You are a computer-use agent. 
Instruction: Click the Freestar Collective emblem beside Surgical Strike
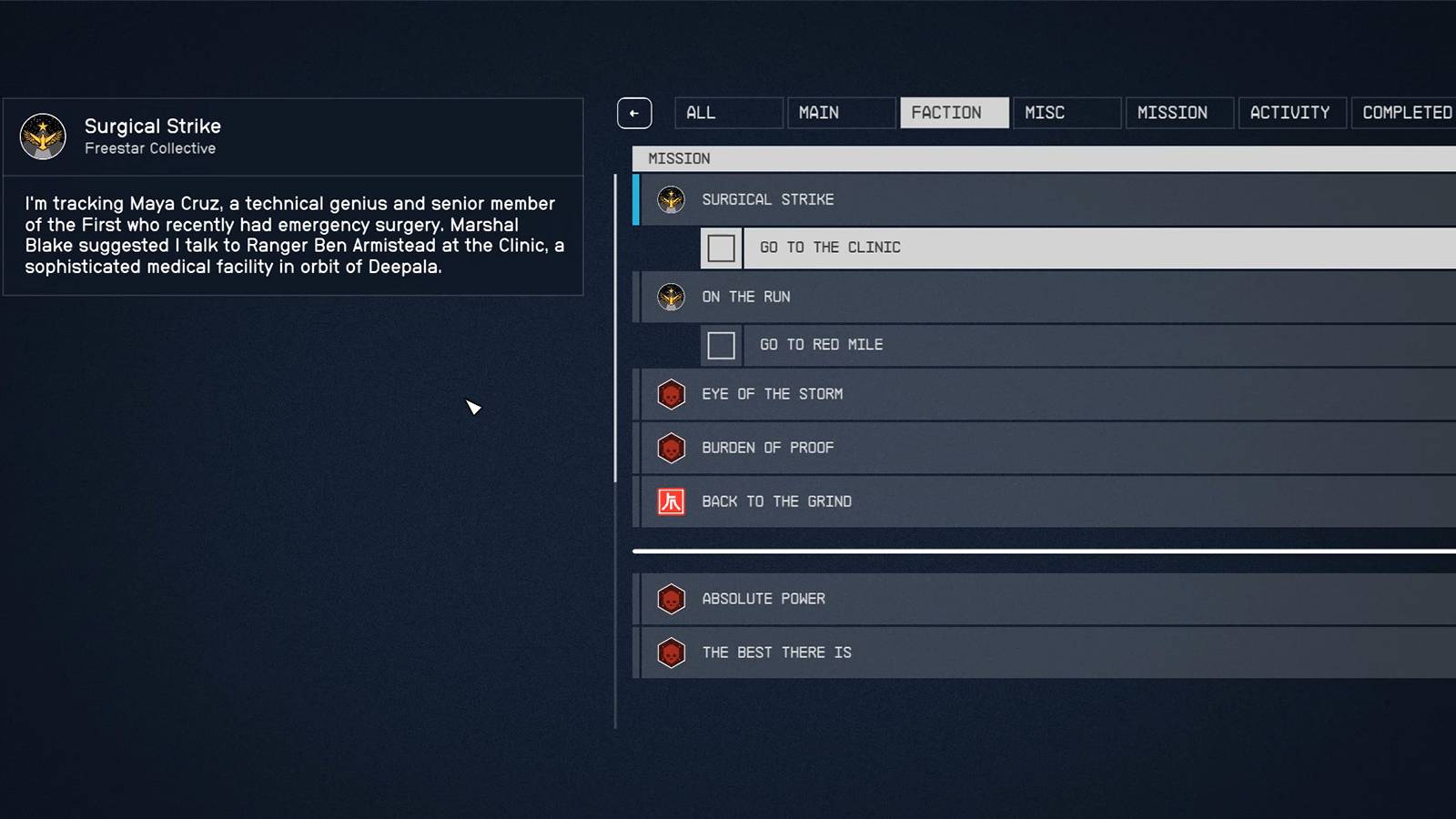671,199
